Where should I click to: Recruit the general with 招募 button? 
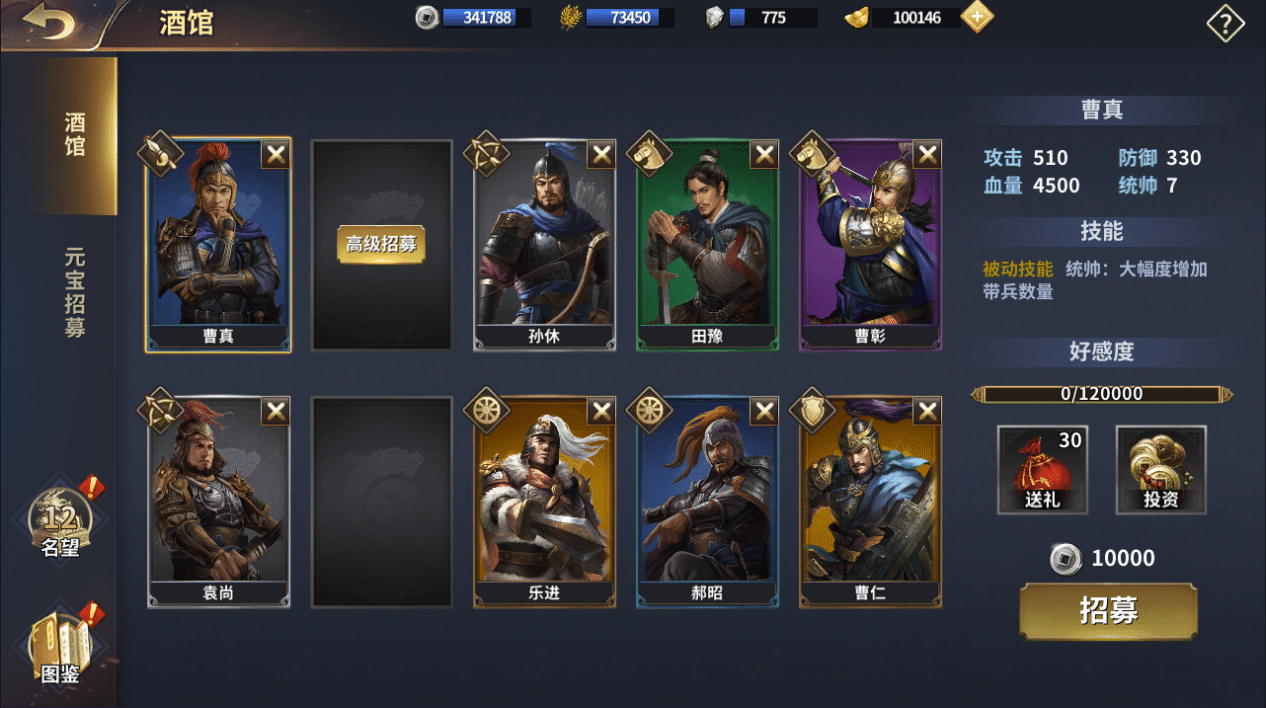1108,611
